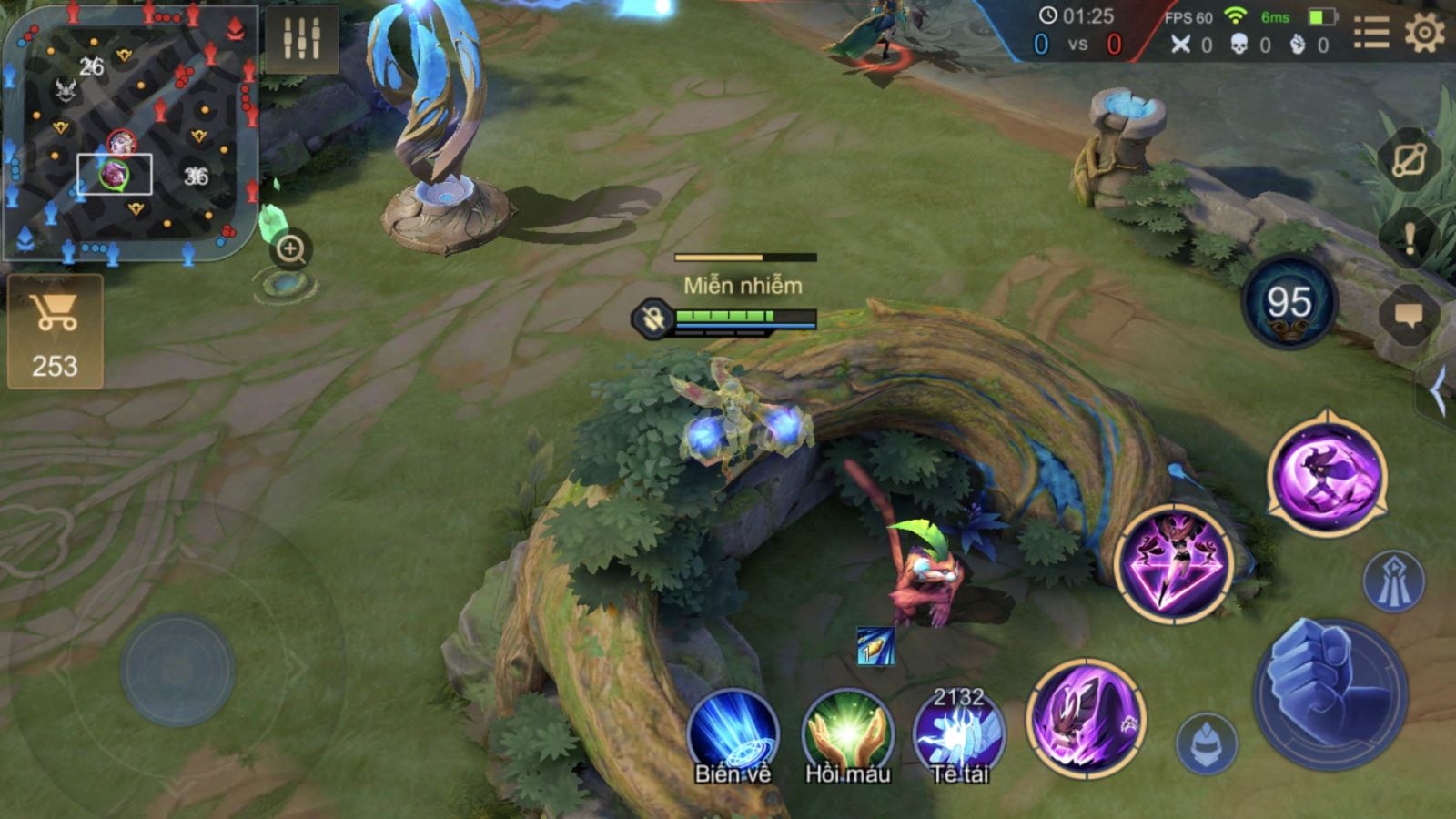Send the exclamation alert ping
Image resolution: width=1456 pixels, height=819 pixels.
(1409, 238)
